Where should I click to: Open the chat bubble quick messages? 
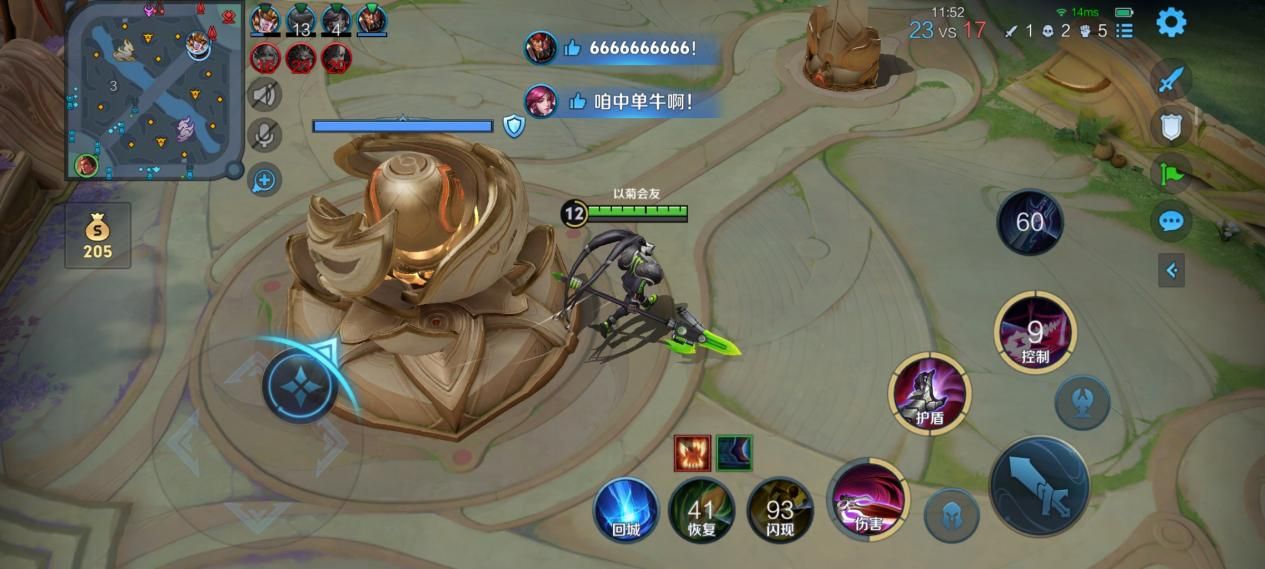click(1171, 221)
